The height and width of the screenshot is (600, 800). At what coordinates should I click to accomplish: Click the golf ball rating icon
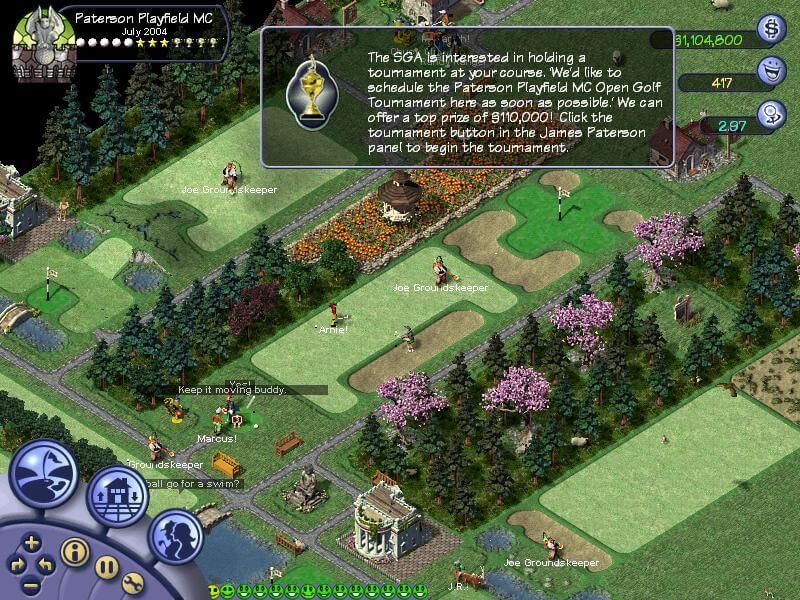point(772,115)
